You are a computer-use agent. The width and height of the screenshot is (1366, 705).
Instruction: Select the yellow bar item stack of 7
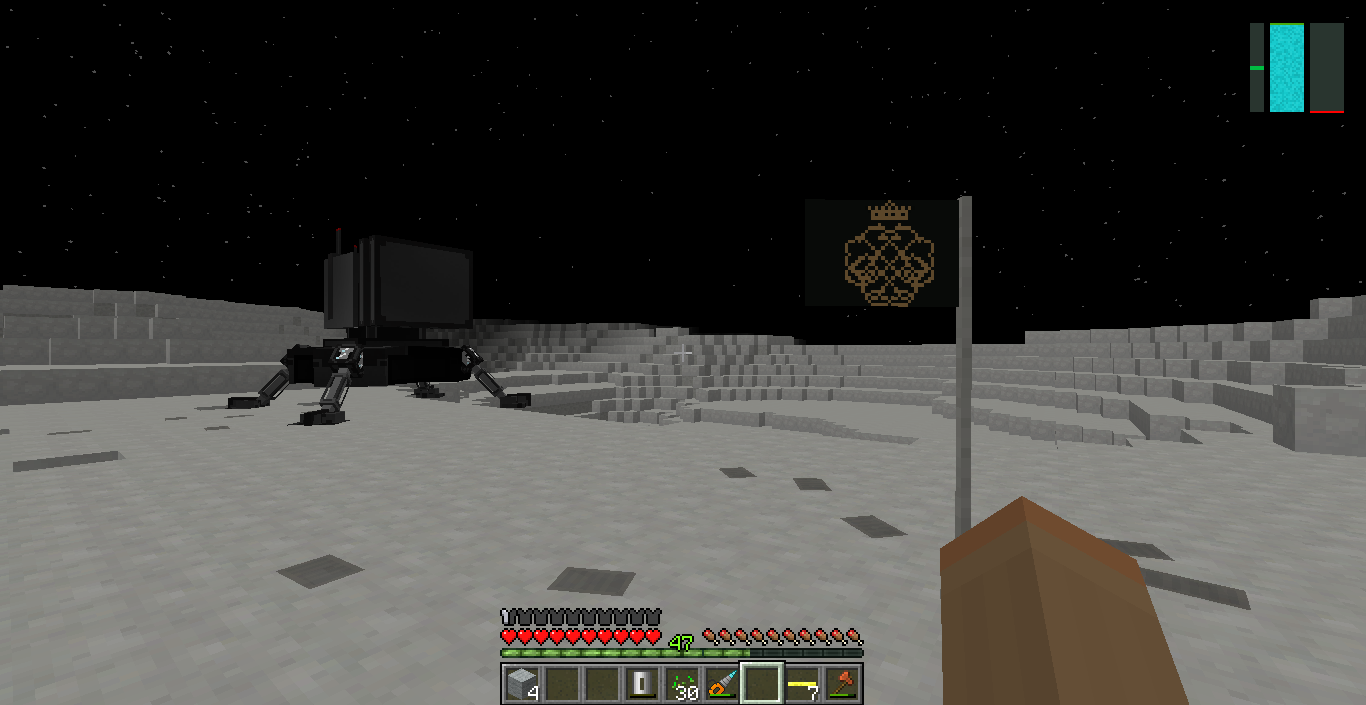802,684
